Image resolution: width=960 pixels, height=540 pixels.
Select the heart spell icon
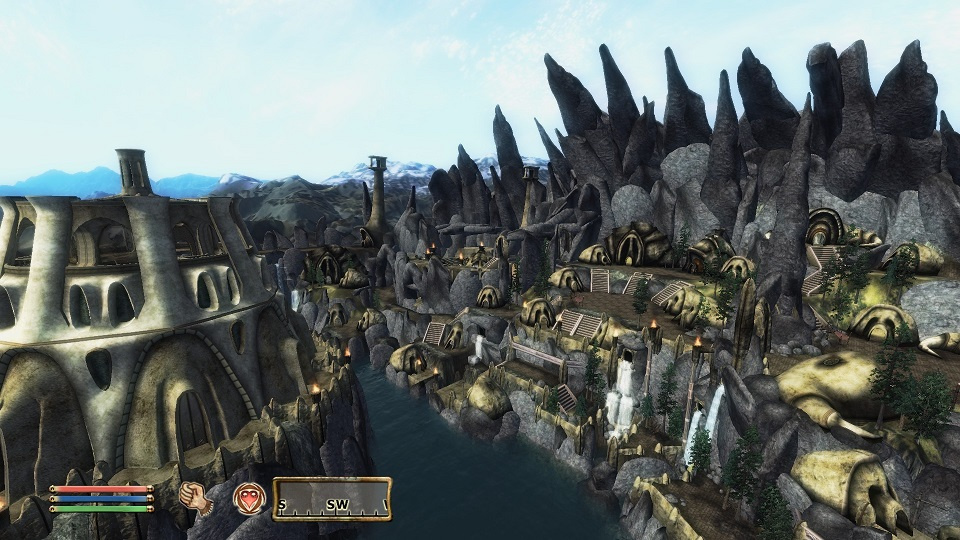point(249,498)
